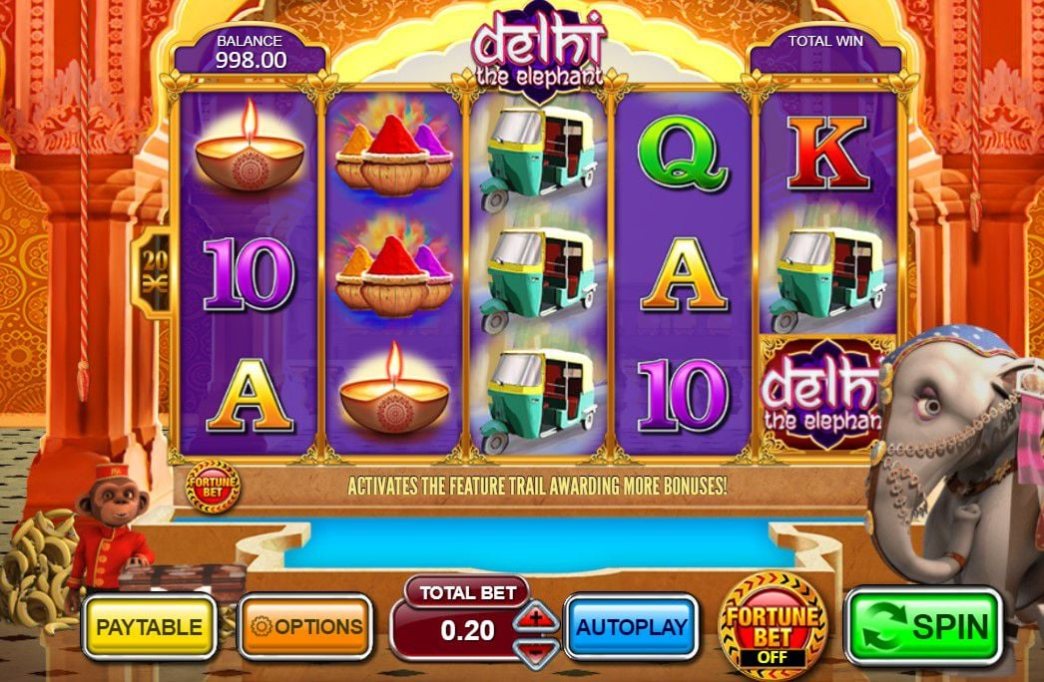1044x682 pixels.
Task: Decrease total bet with the minus button
Action: (537, 649)
